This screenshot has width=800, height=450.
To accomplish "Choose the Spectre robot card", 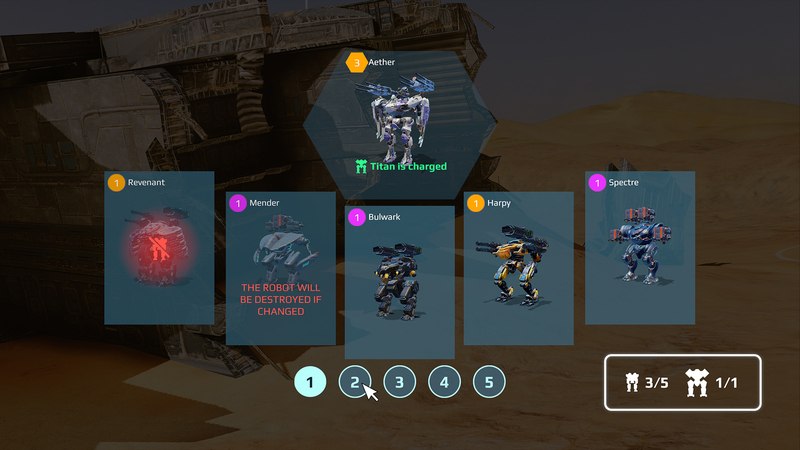I will pyautogui.click(x=639, y=248).
